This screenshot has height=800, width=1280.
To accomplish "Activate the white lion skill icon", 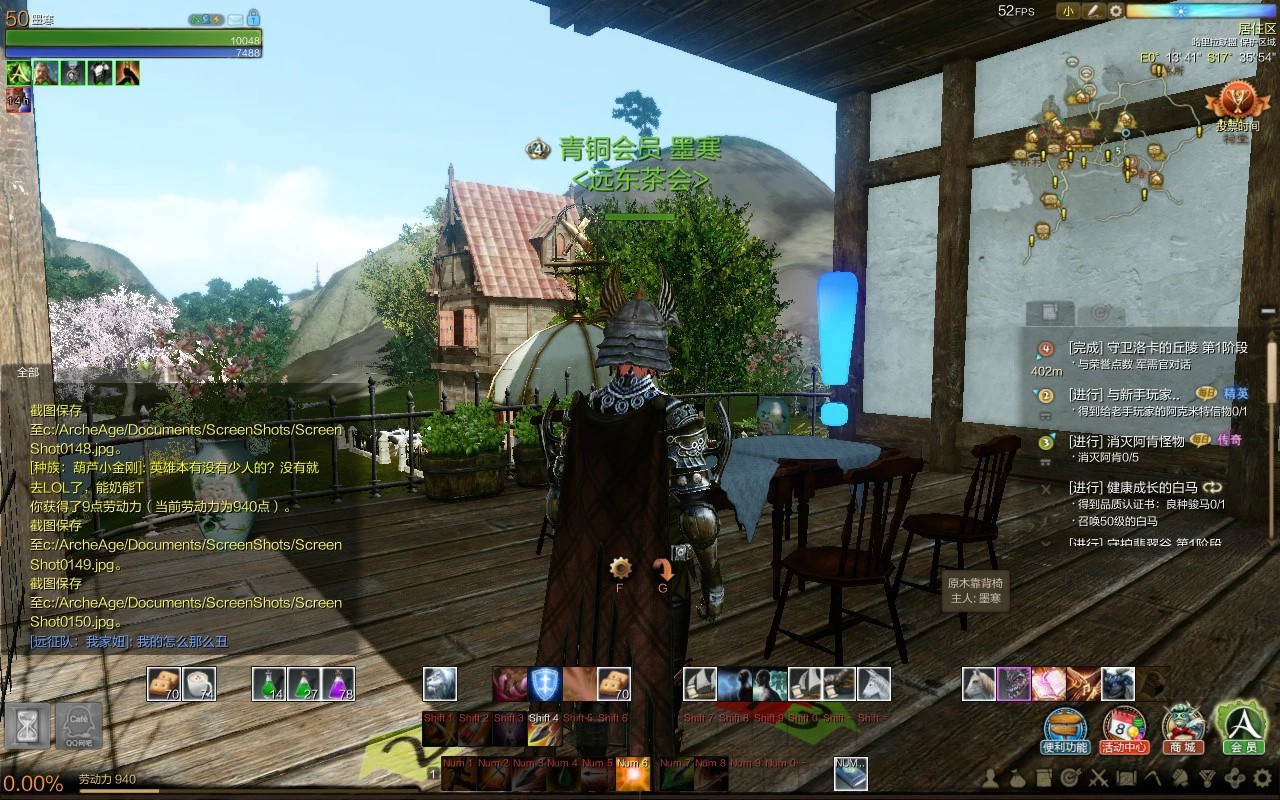I will [x=440, y=684].
